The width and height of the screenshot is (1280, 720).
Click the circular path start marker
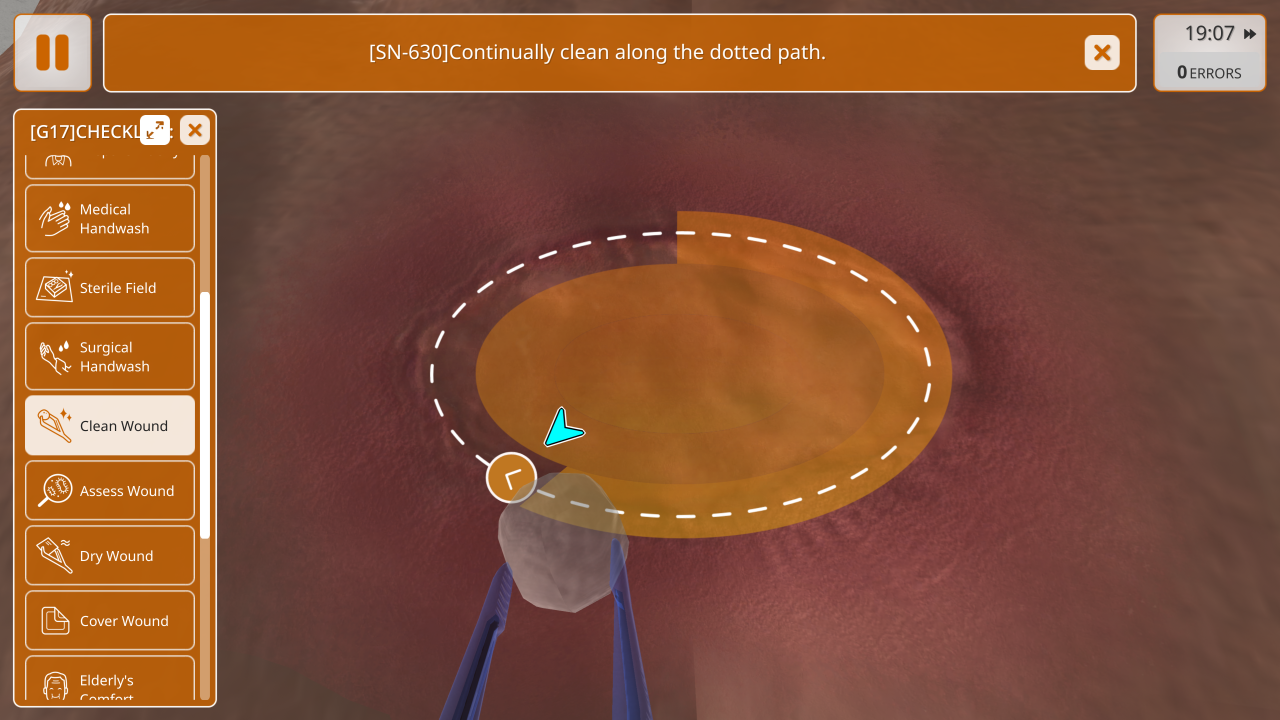(x=511, y=478)
